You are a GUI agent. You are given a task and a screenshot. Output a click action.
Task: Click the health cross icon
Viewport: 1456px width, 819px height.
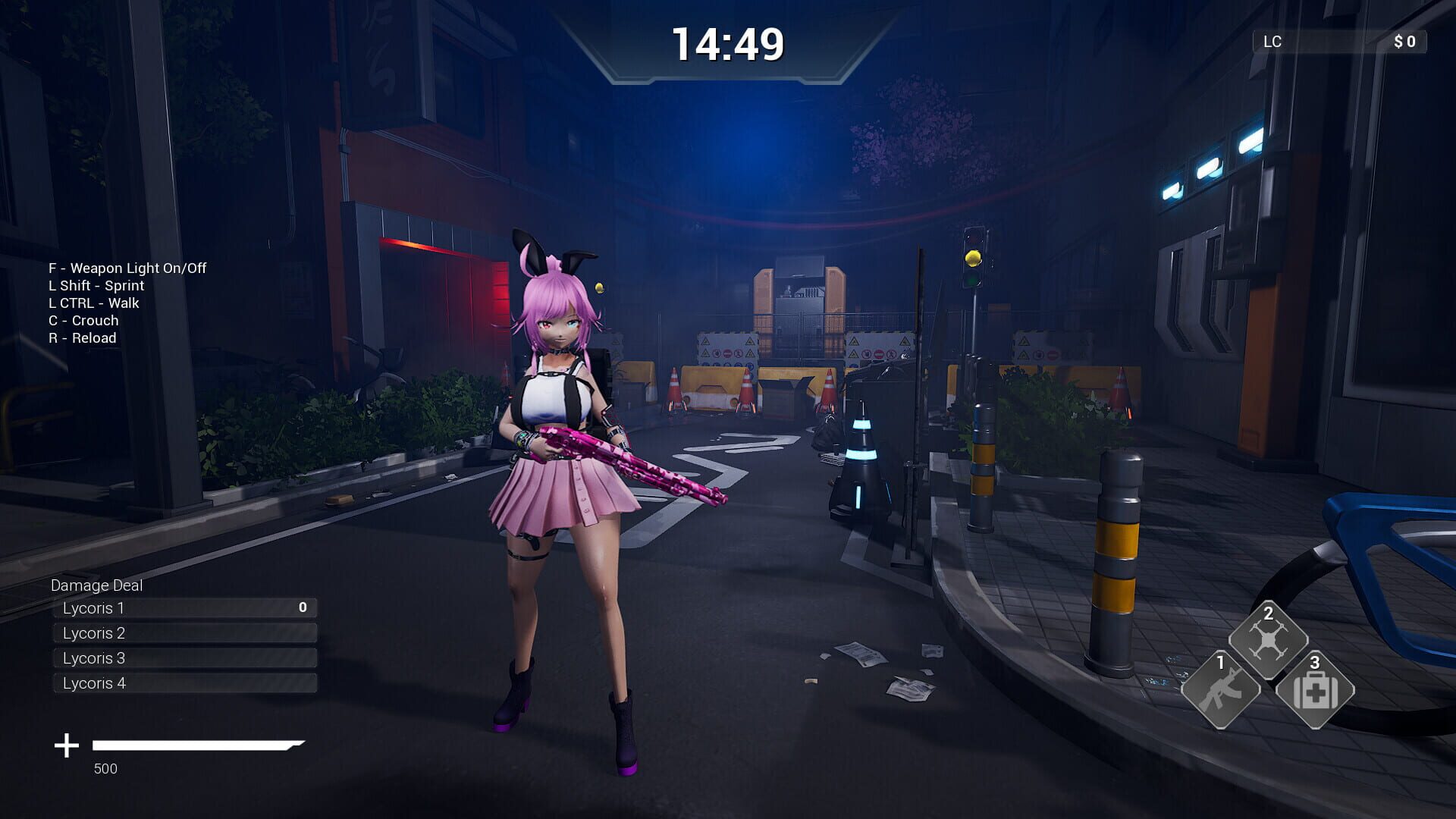[66, 745]
